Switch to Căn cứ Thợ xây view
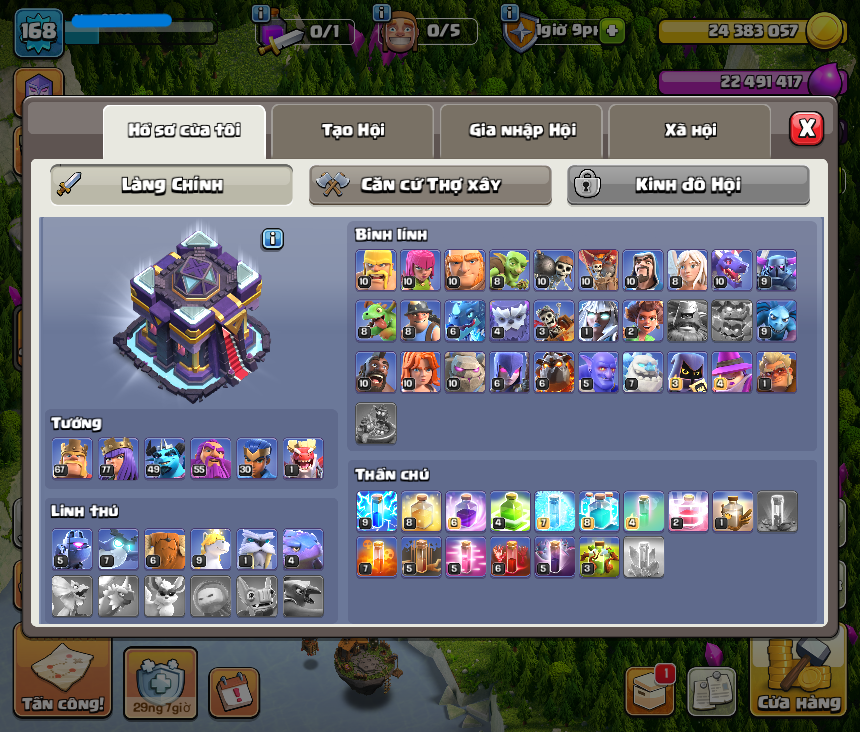860x732 pixels. pos(430,185)
